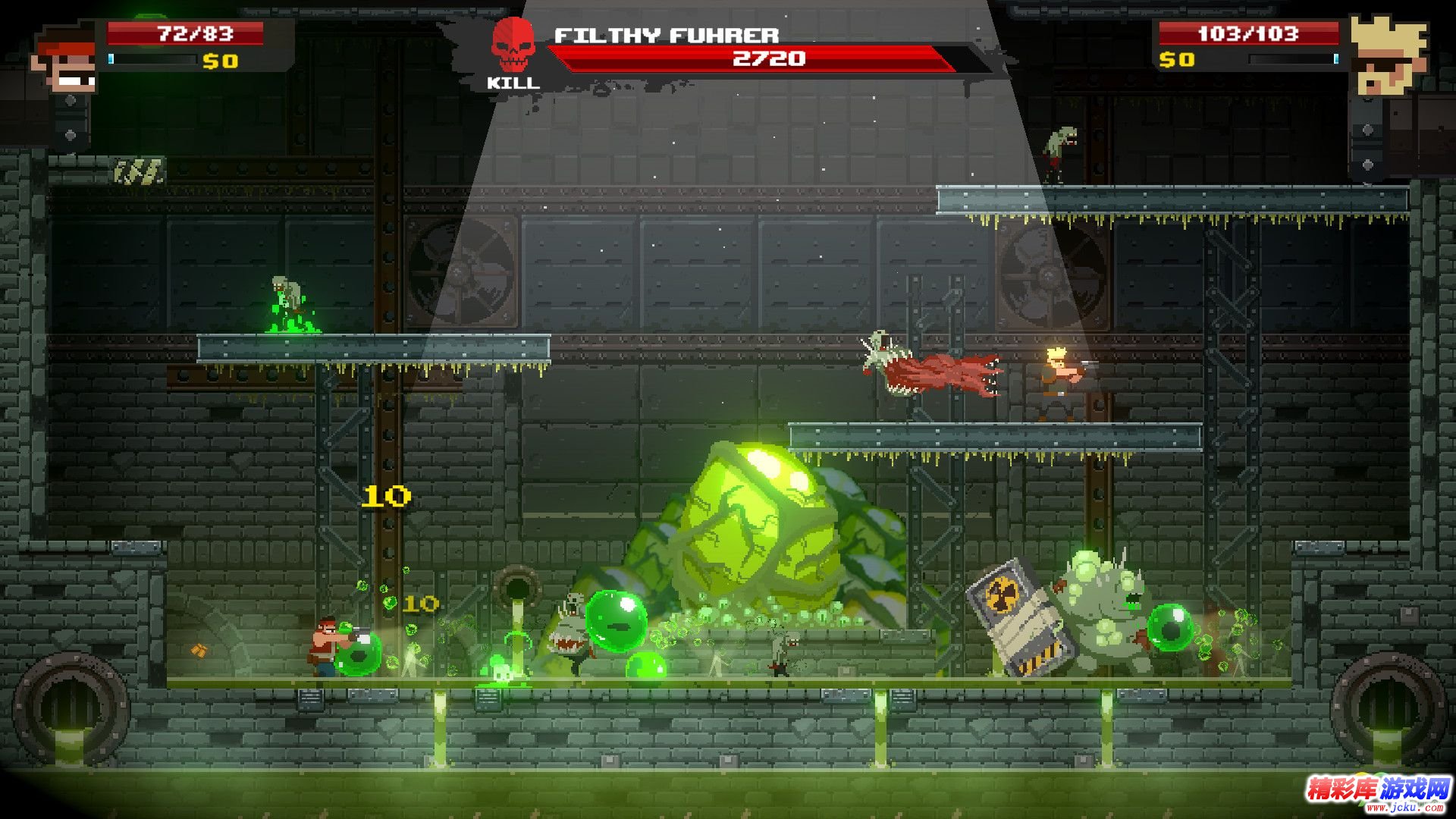Open the jcku.com watermark logo
The image size is (1456, 819).
(1376, 792)
